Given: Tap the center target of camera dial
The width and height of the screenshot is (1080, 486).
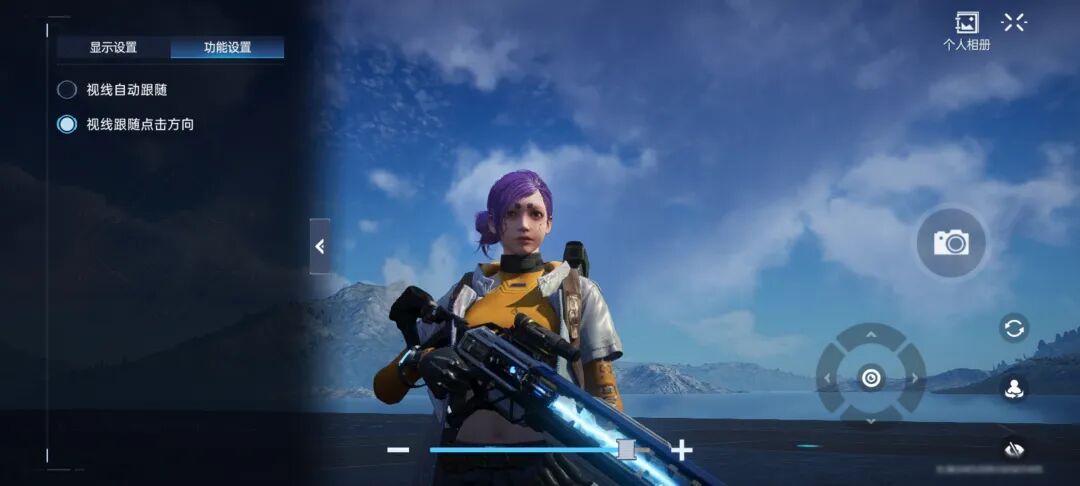Looking at the screenshot, I should (871, 378).
